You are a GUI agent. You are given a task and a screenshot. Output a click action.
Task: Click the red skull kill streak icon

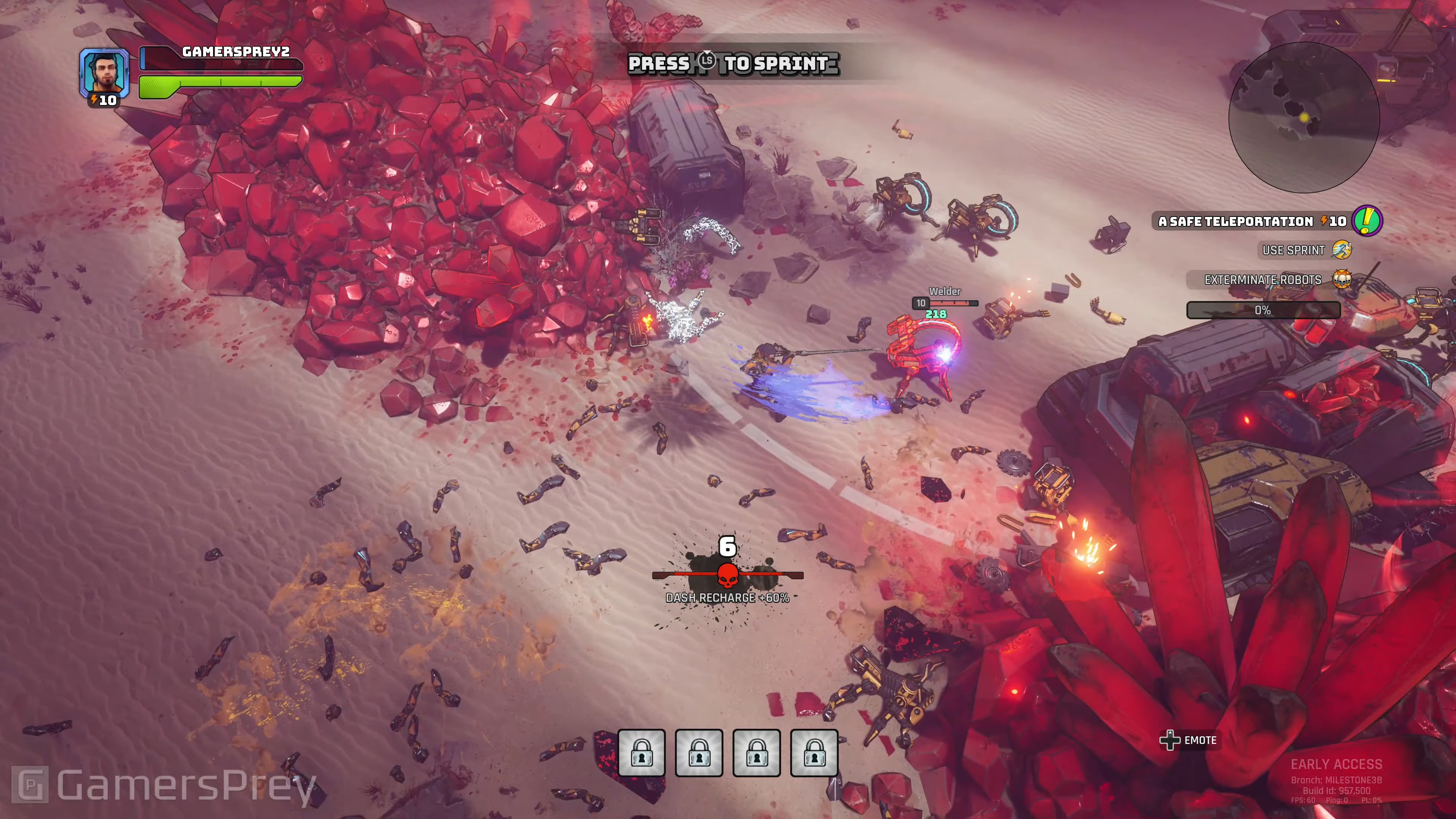tap(728, 576)
